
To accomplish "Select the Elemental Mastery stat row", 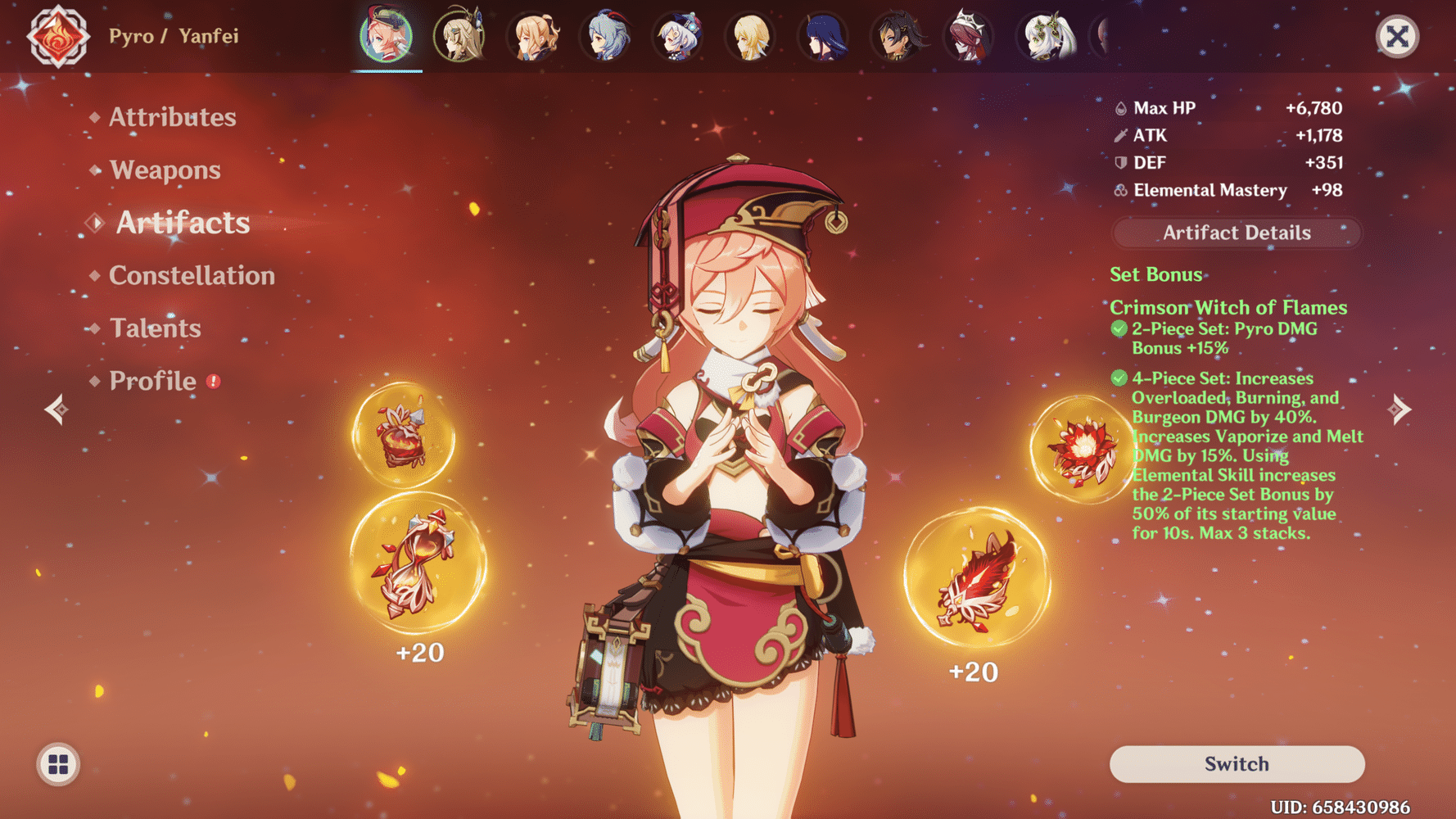I will pyautogui.click(x=1227, y=190).
